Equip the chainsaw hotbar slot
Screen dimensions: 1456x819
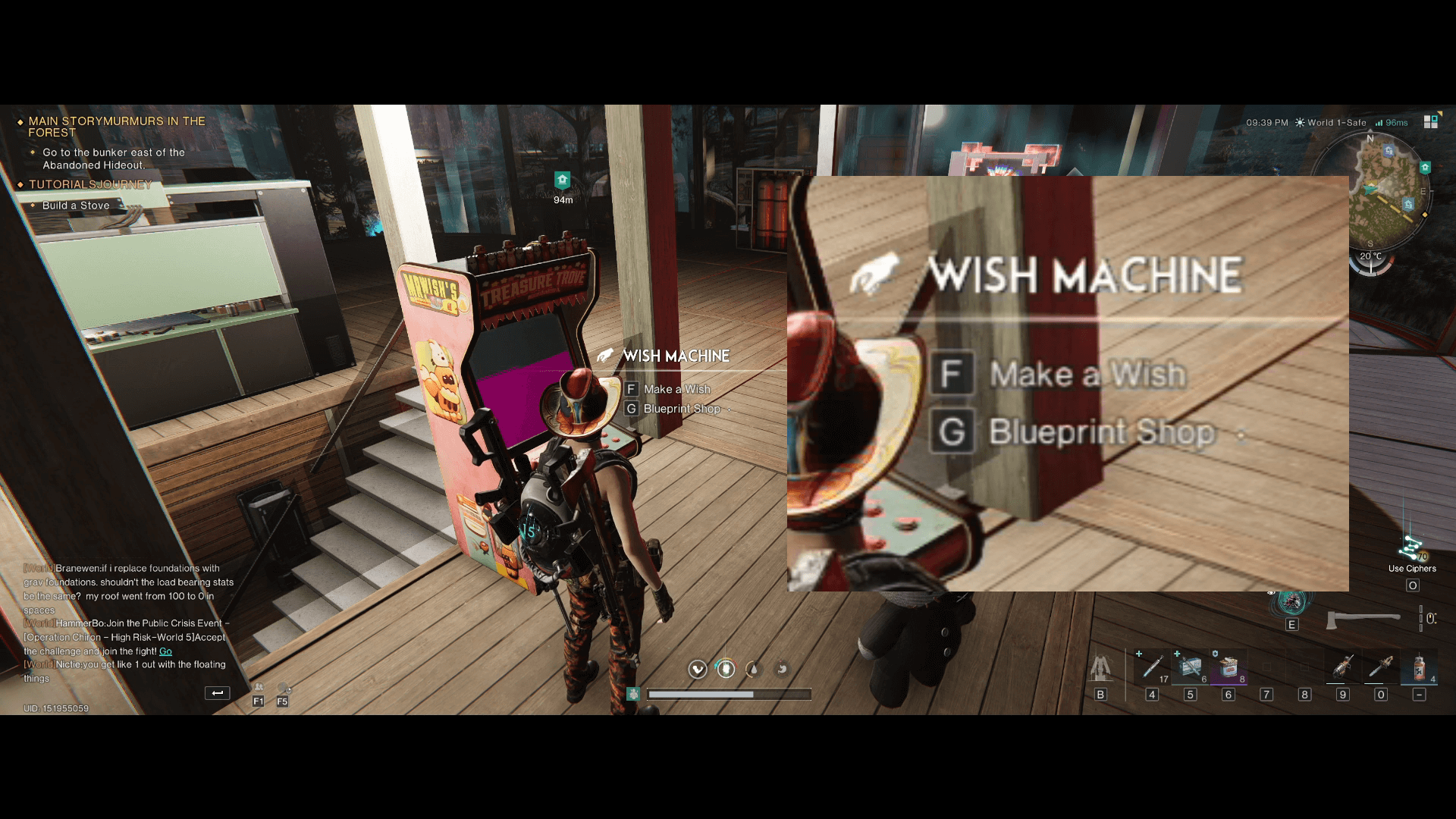coord(1381,667)
